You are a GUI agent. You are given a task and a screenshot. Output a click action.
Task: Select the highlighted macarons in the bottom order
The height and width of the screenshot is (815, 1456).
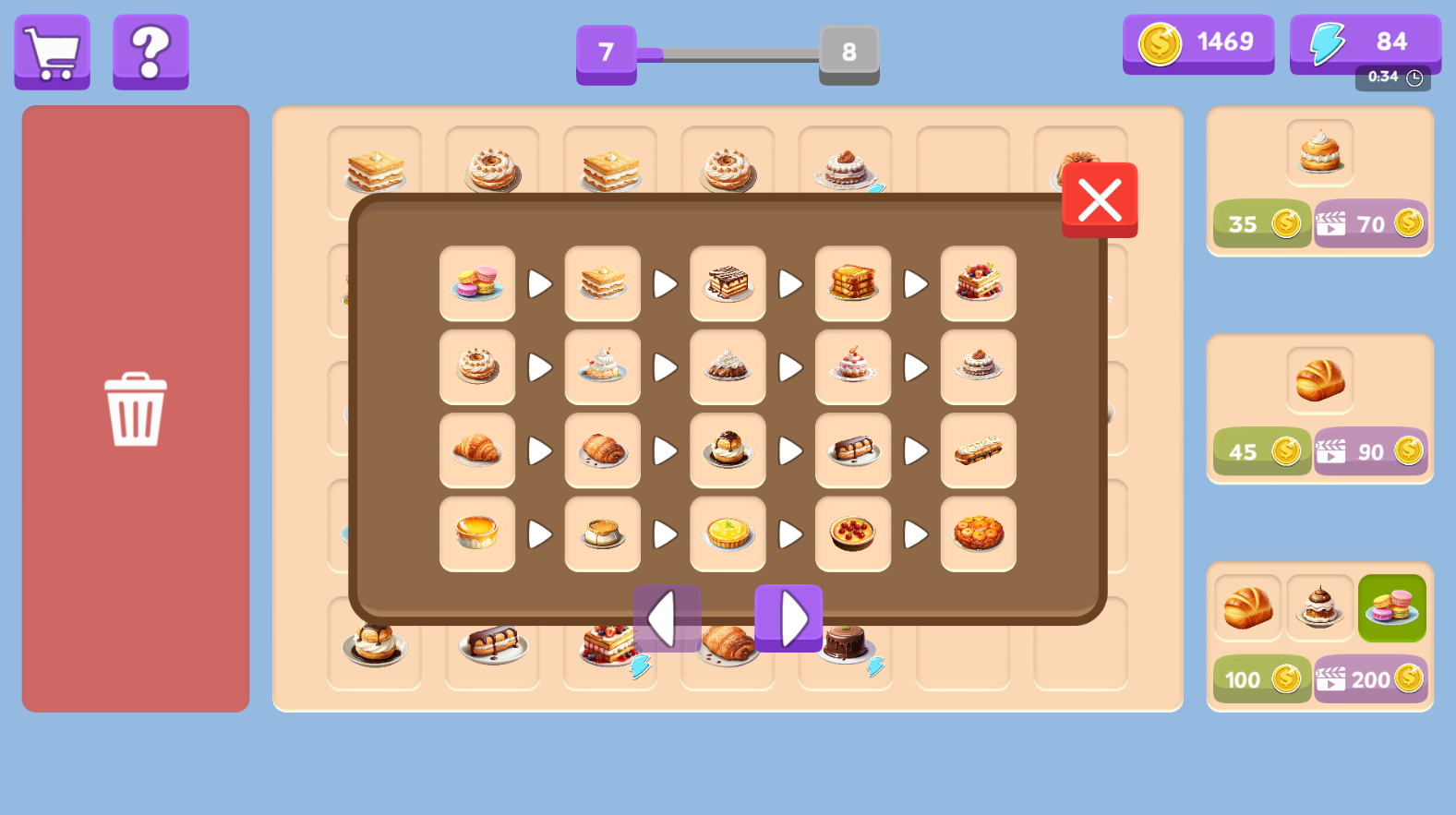(1391, 607)
